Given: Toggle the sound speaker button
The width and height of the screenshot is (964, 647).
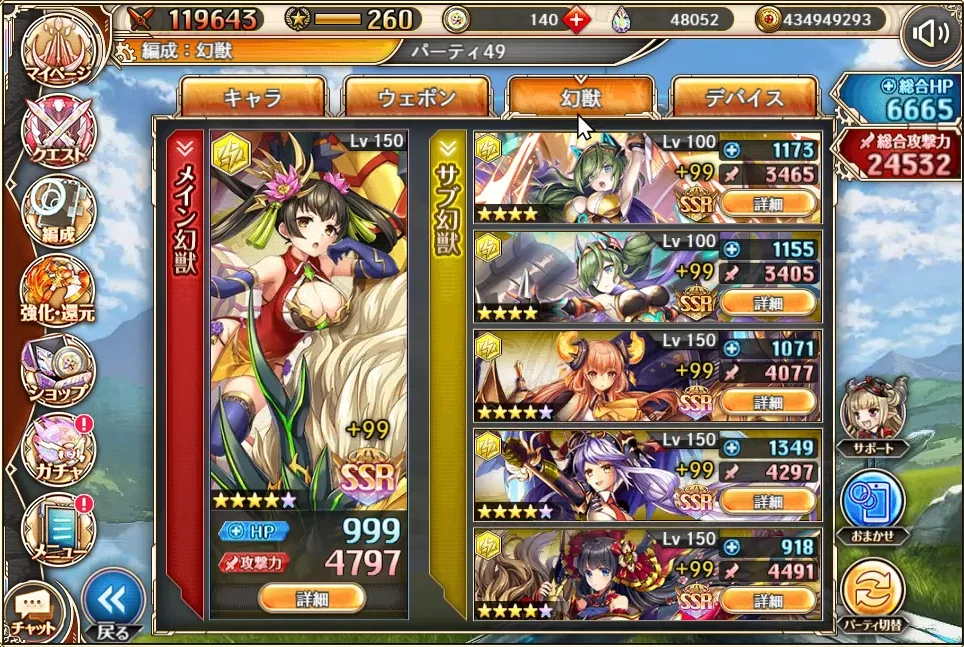Looking at the screenshot, I should (x=930, y=35).
